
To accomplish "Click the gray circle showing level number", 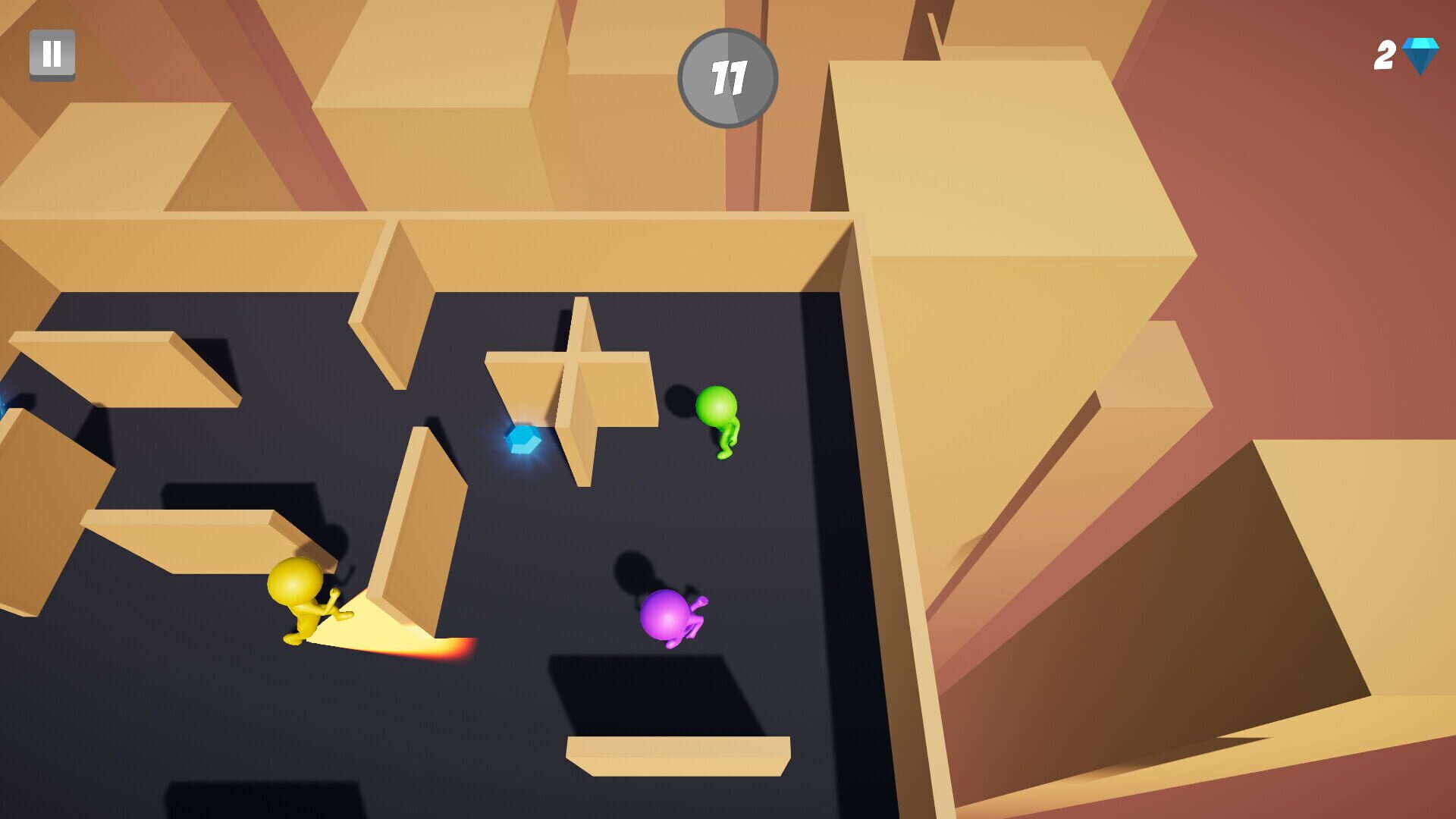I will (728, 76).
